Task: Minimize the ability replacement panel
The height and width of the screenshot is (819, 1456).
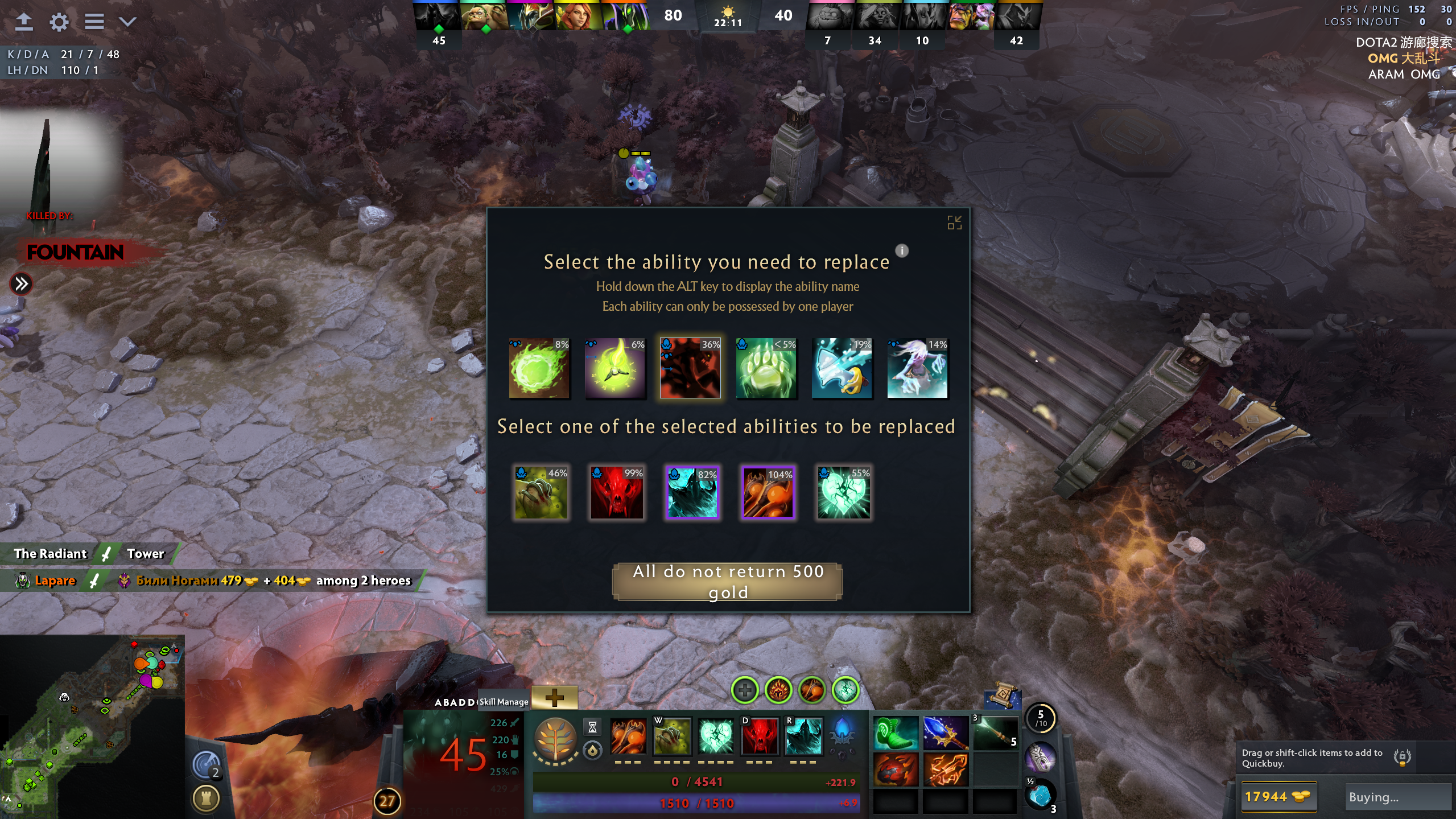Action: 954,223
